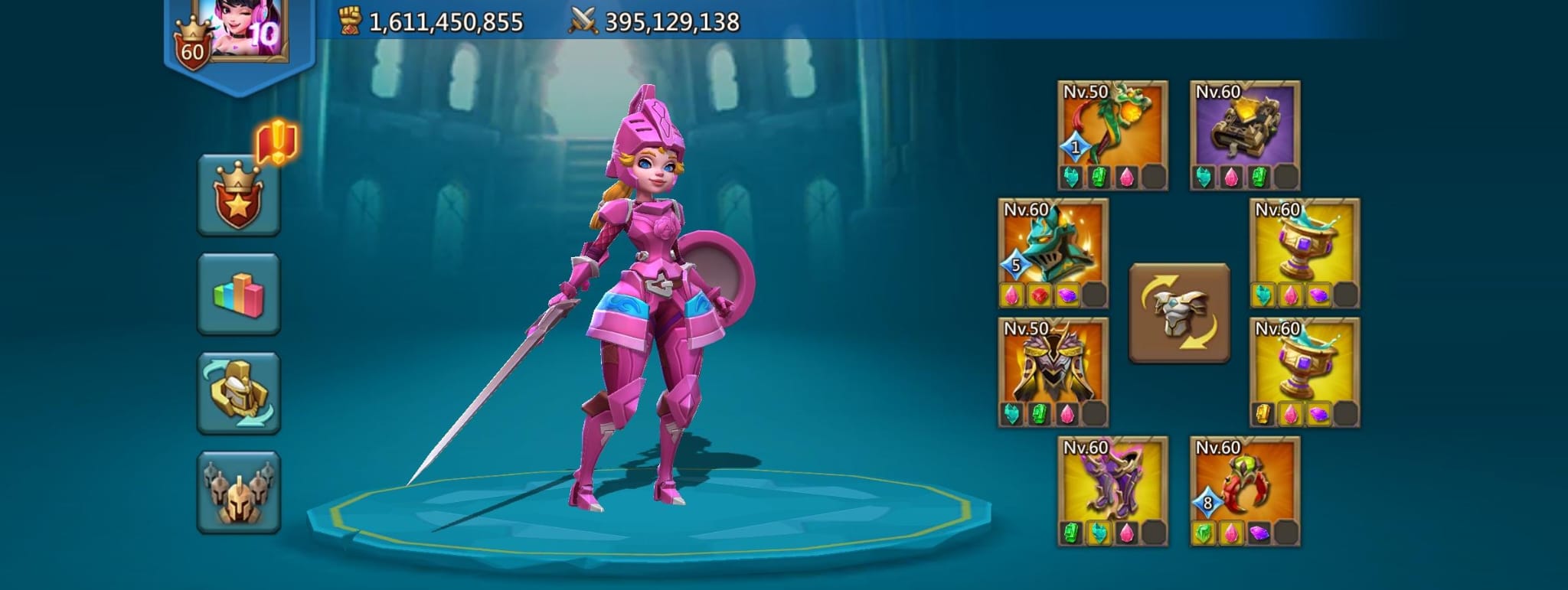Select the Nv.60 purple boots slot
Viewport: 1568px width, 590px height.
click(x=1112, y=482)
